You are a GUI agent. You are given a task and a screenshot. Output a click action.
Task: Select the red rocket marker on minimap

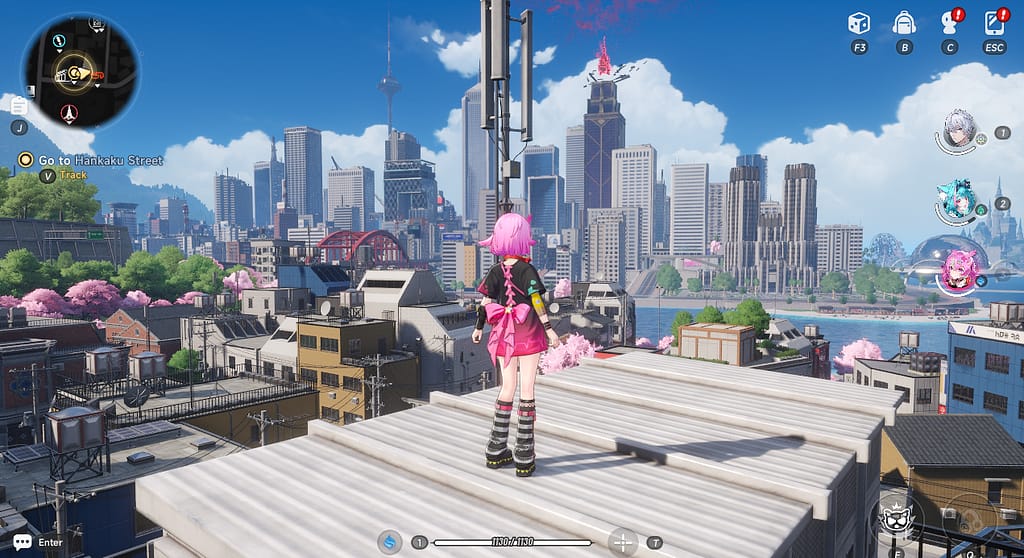tap(69, 112)
